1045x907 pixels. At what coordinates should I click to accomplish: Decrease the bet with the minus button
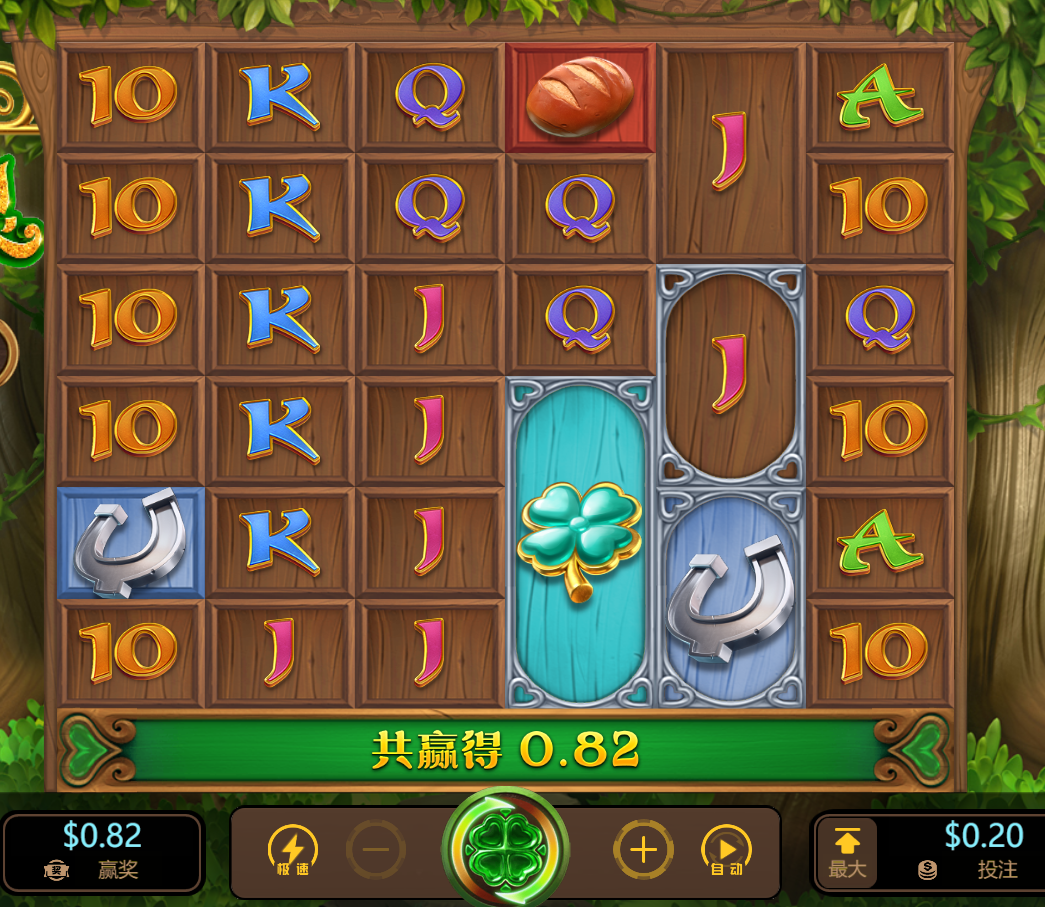376,851
